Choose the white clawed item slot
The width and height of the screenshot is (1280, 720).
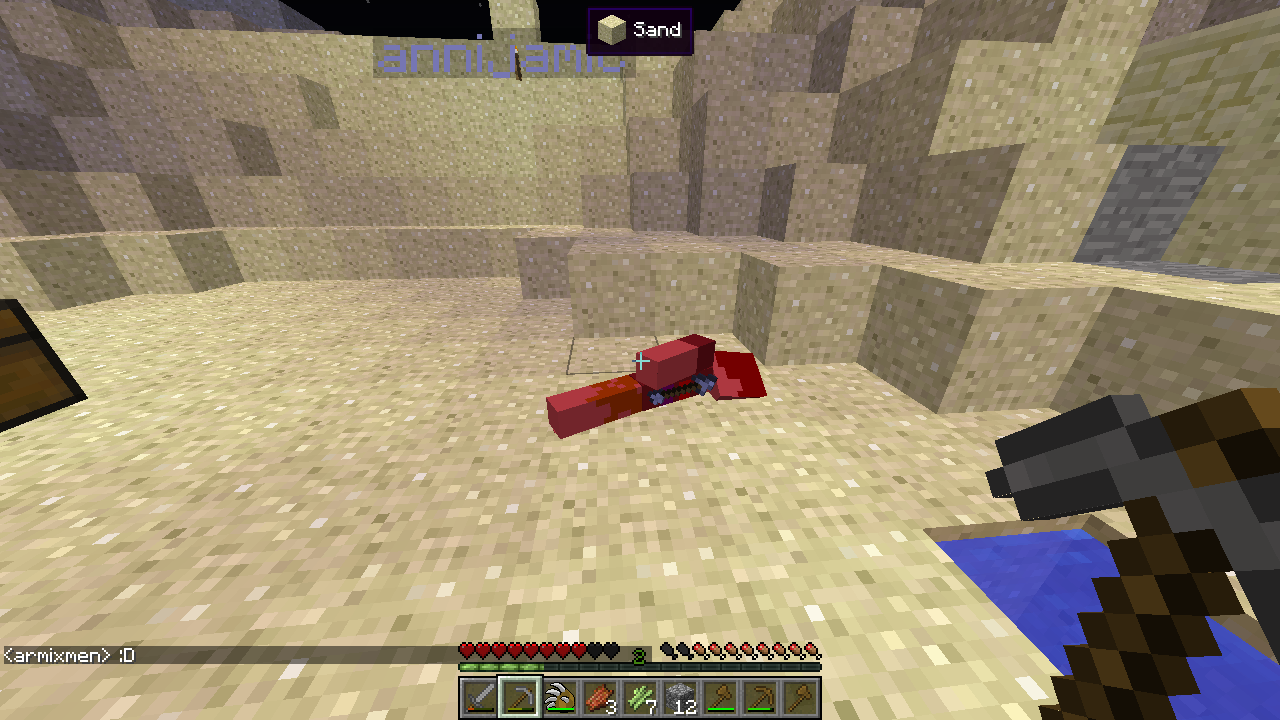(x=560, y=697)
